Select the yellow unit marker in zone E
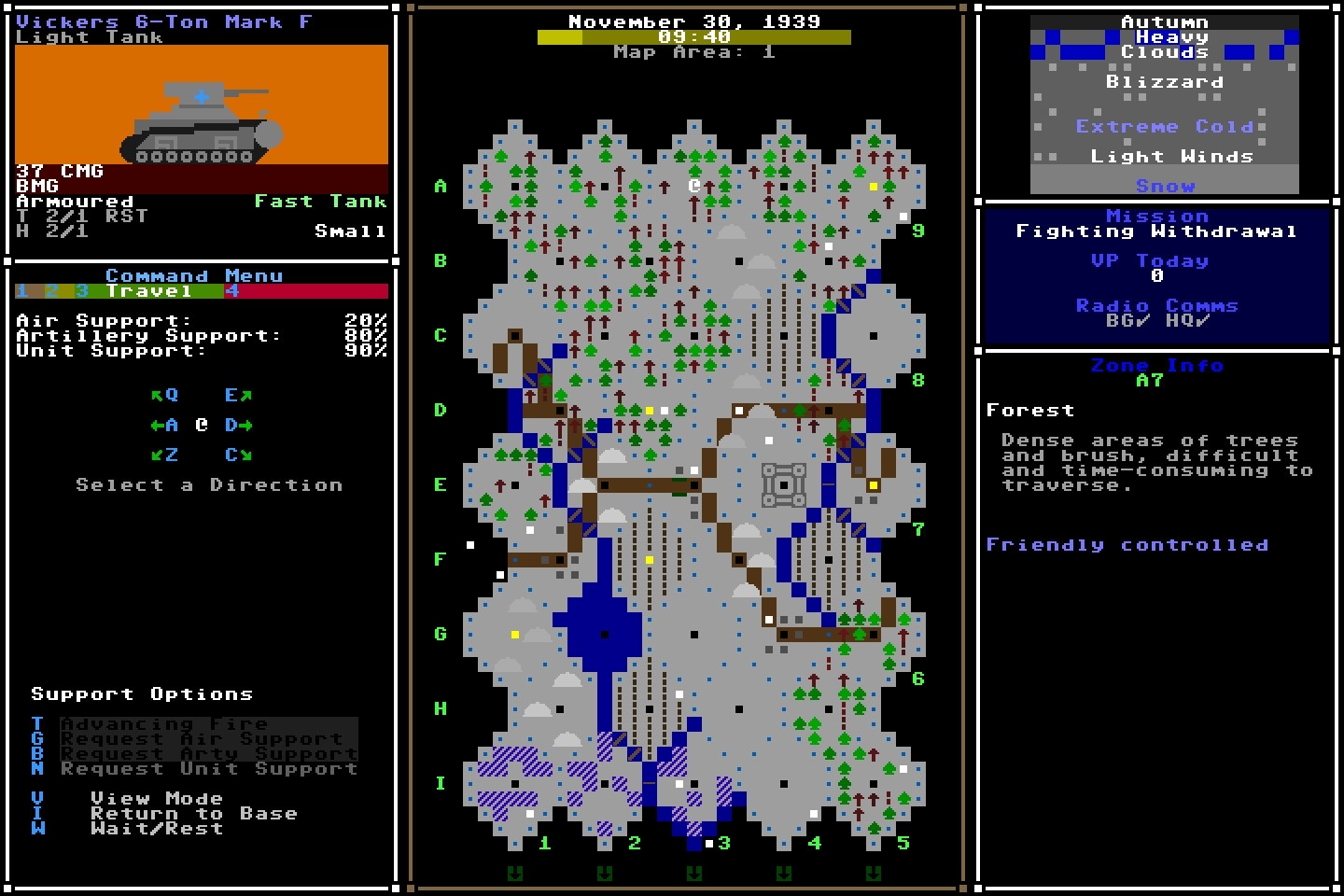Screen dimensions: 1344x896 click(873, 483)
